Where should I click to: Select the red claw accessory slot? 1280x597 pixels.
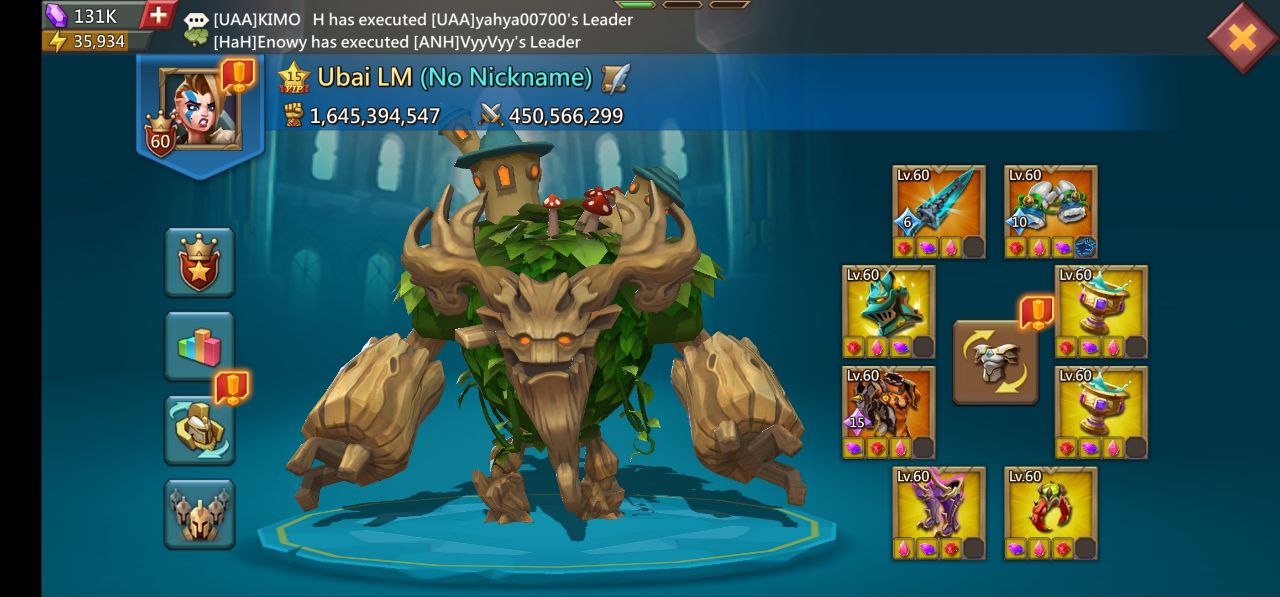(x=1051, y=505)
